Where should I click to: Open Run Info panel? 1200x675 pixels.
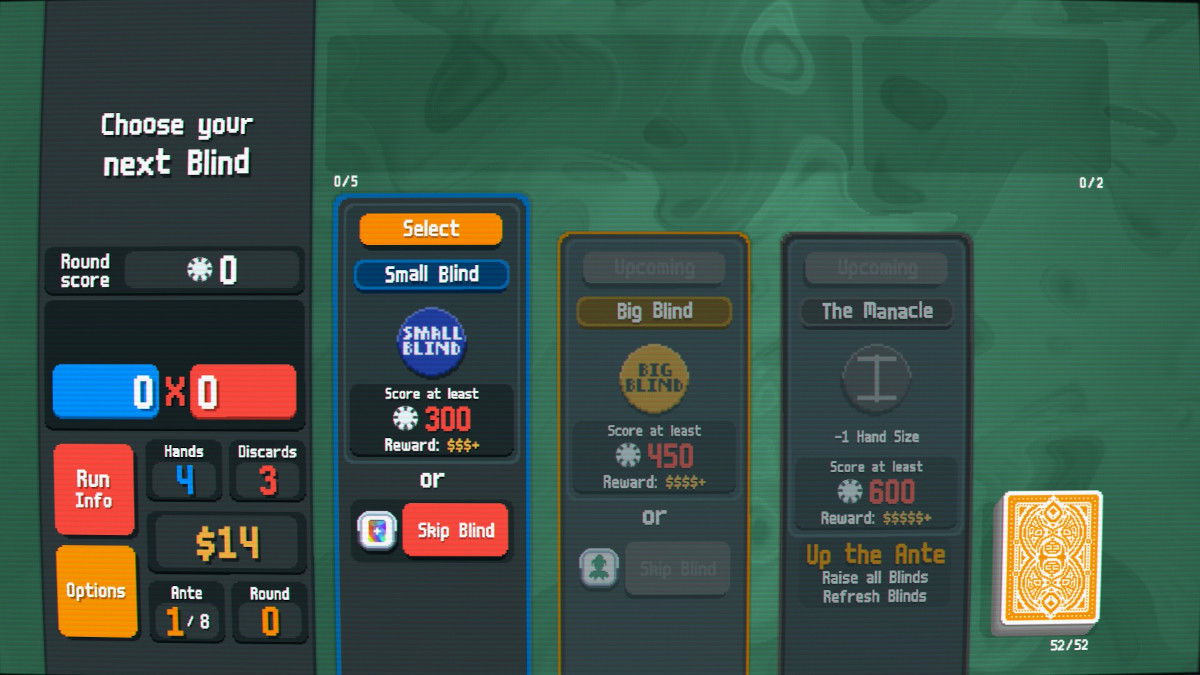(94, 489)
